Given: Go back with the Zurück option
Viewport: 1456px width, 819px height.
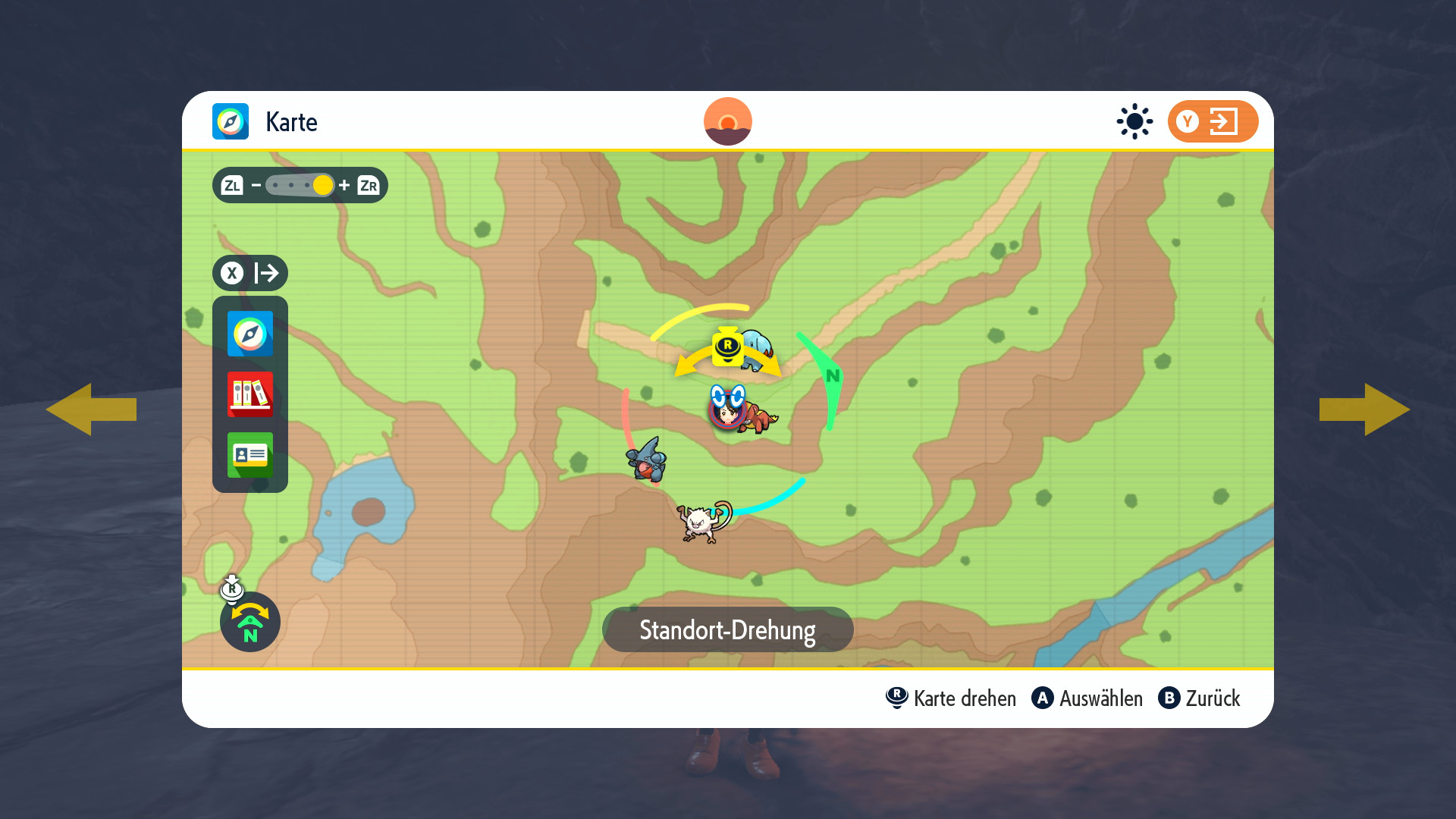Looking at the screenshot, I should tap(1199, 698).
